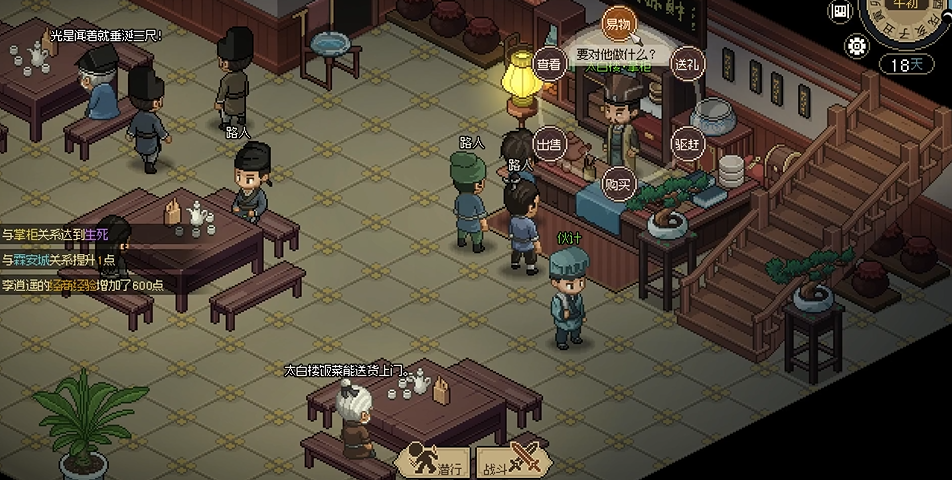
Task: Choose the 驱赶 drive-away option
Action: (686, 143)
